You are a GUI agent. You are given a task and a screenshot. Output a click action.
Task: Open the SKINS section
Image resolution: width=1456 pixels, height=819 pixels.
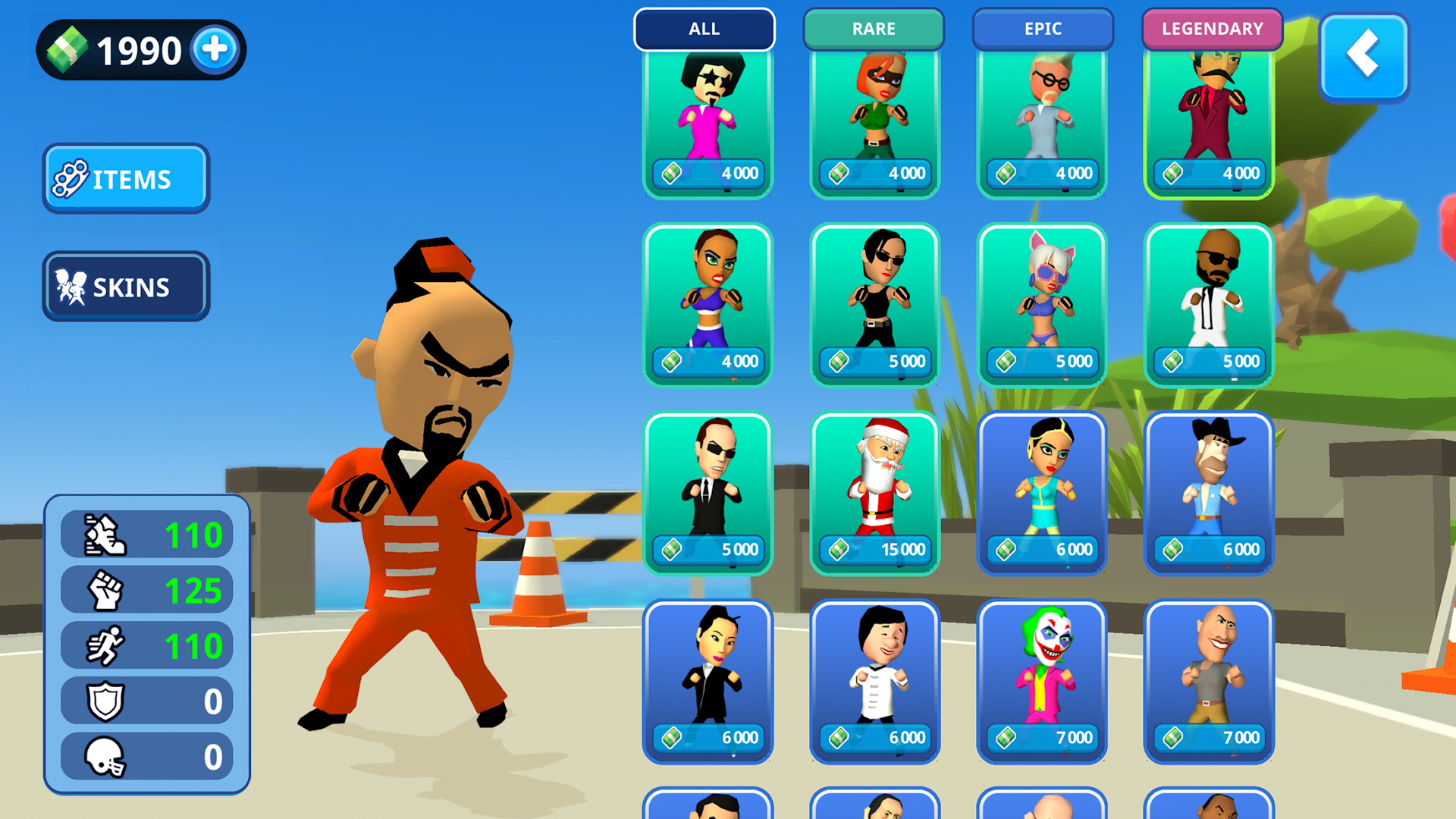point(125,286)
